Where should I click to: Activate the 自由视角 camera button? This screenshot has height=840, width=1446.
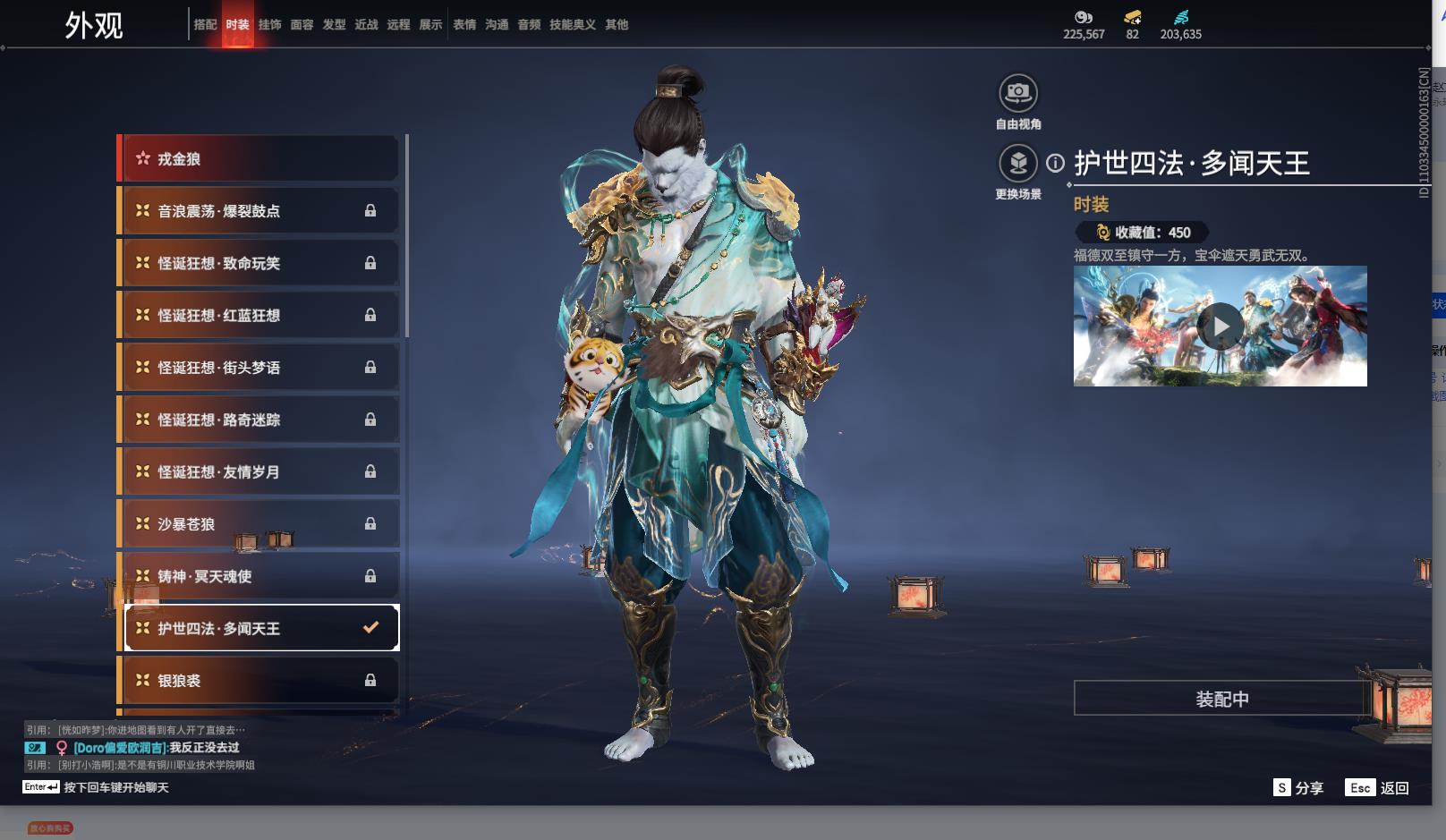1017,93
